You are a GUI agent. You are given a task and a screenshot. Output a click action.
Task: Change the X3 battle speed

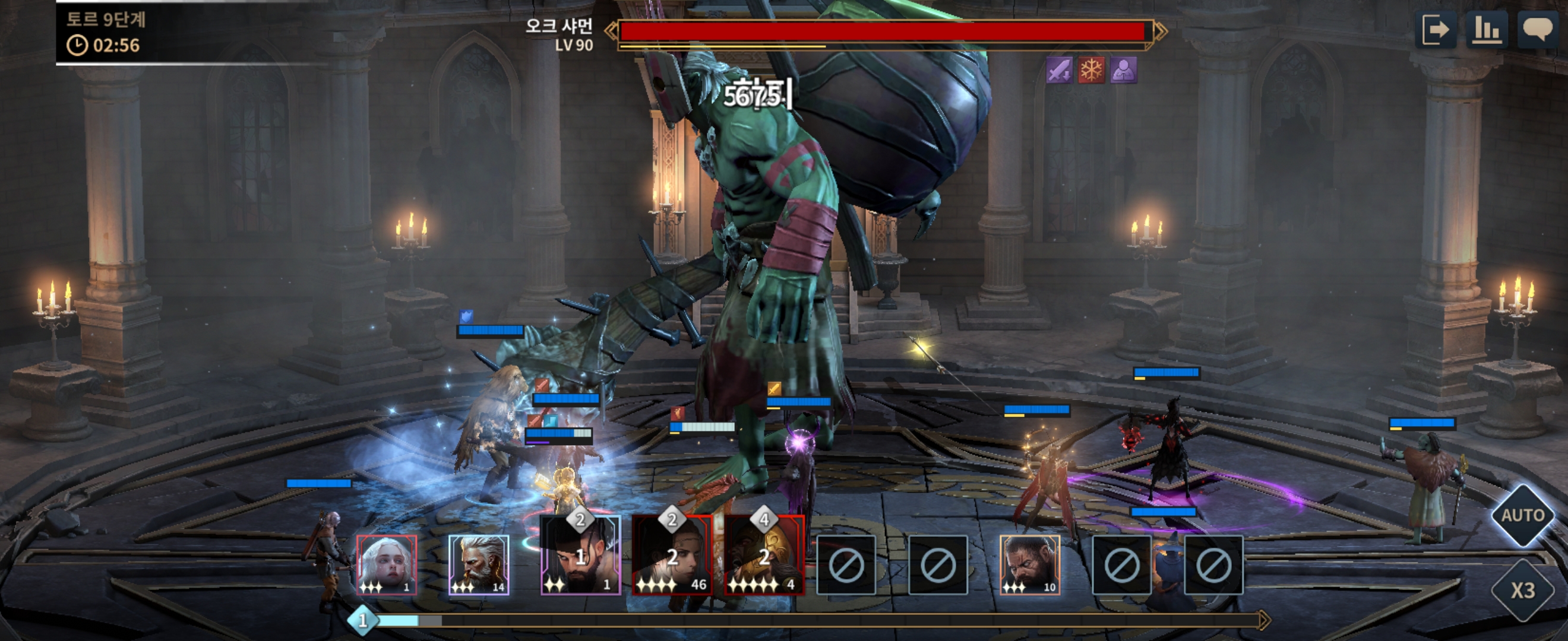[1522, 590]
